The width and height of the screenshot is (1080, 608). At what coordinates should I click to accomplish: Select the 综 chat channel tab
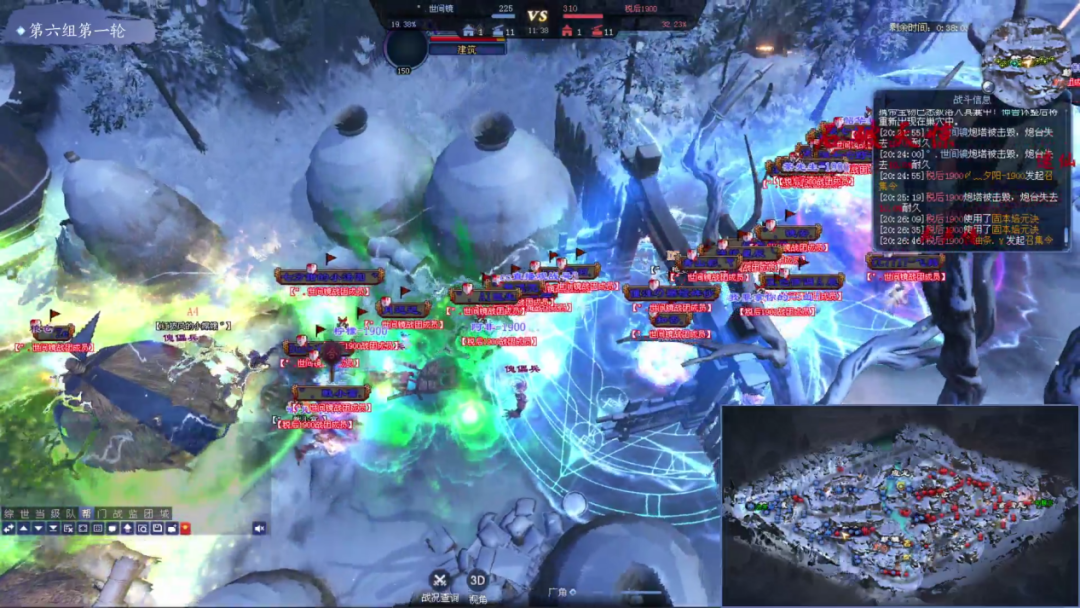[9, 514]
